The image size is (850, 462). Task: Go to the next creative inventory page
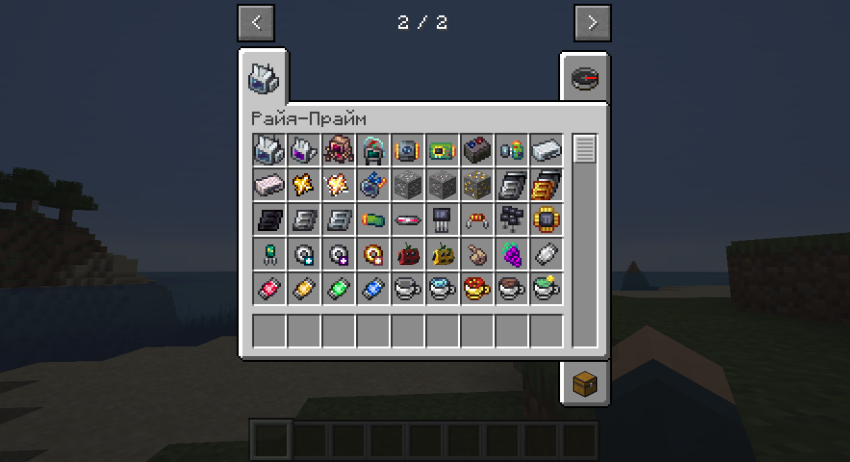592,22
